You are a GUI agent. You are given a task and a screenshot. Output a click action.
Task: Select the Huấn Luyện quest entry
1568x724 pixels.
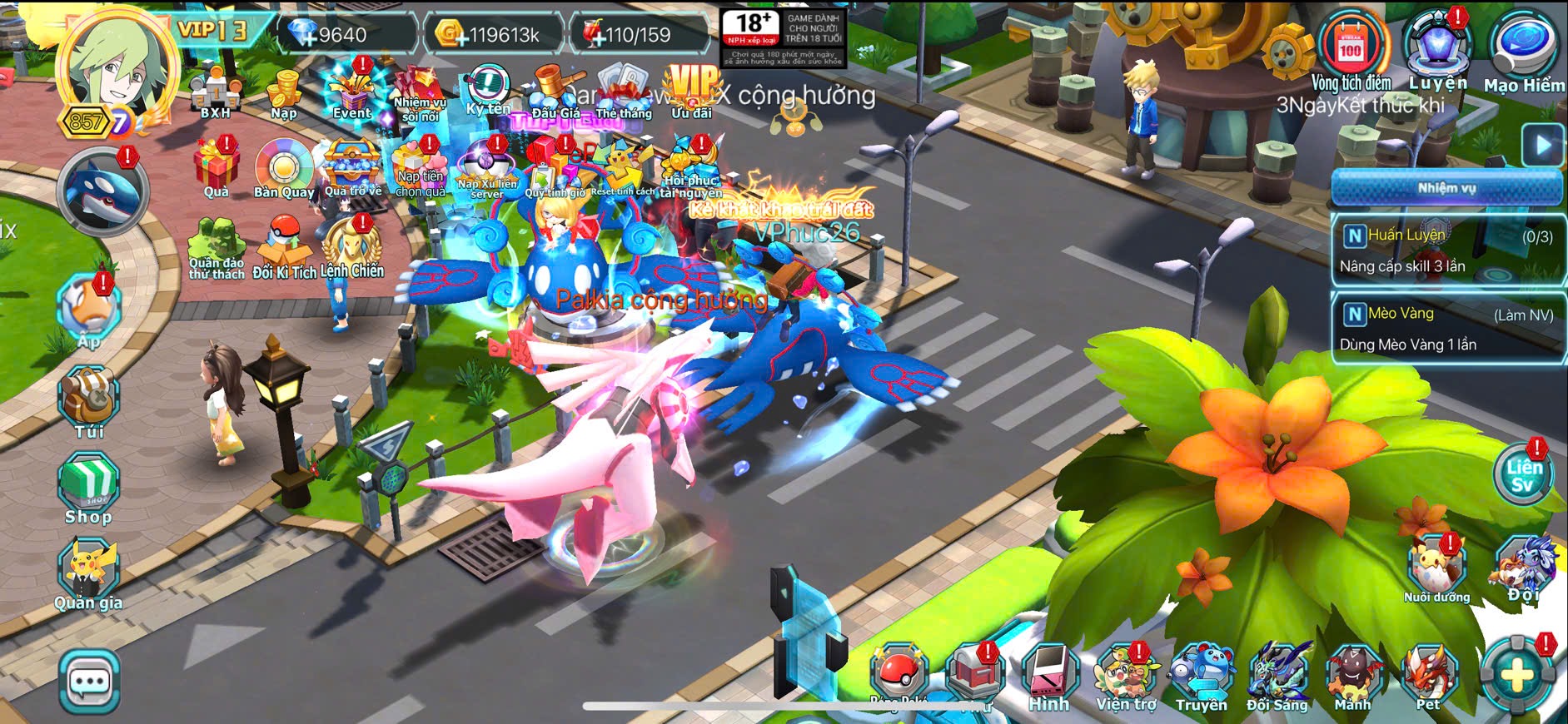pos(1447,250)
